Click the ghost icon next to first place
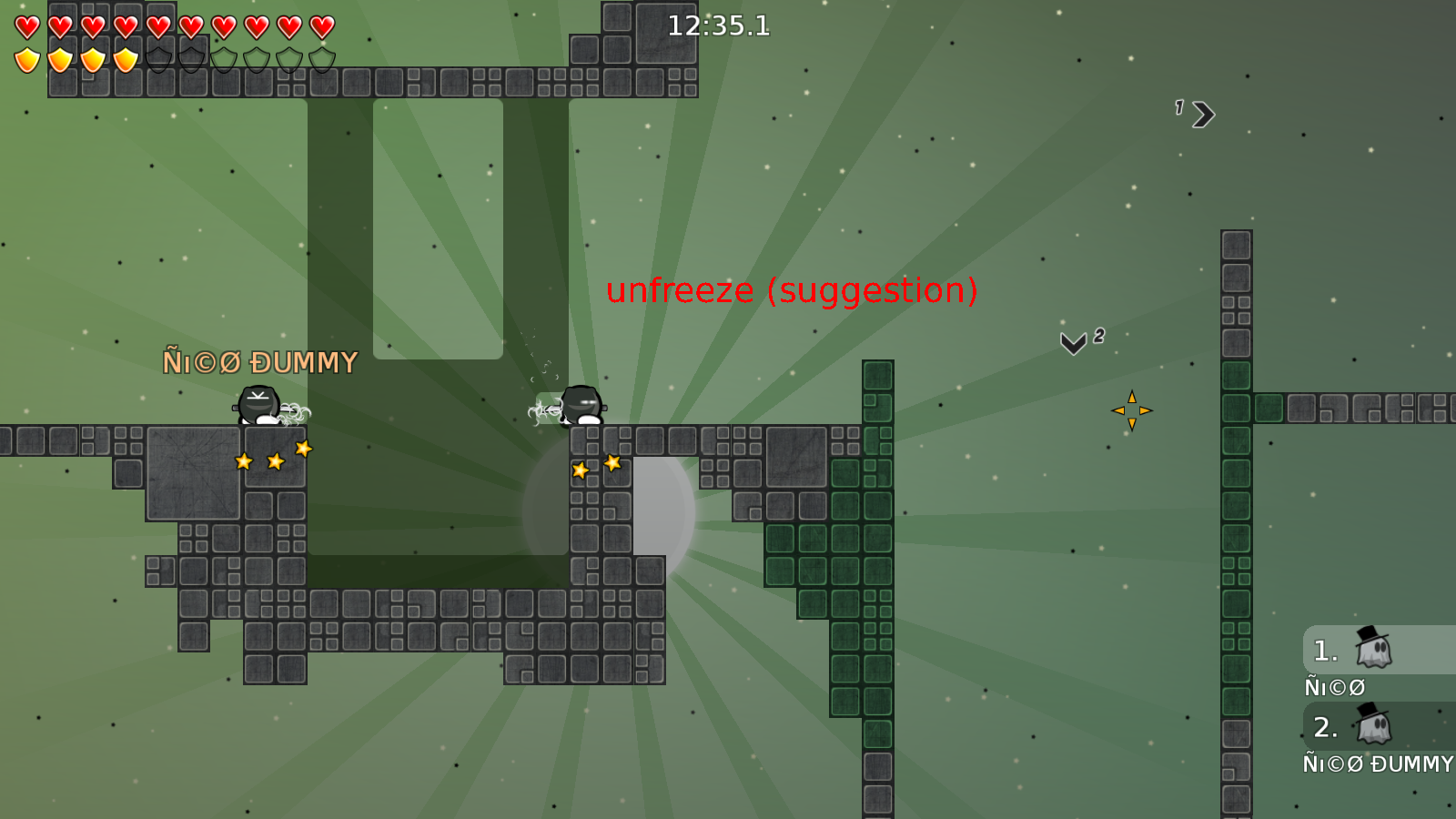 coord(1374,652)
